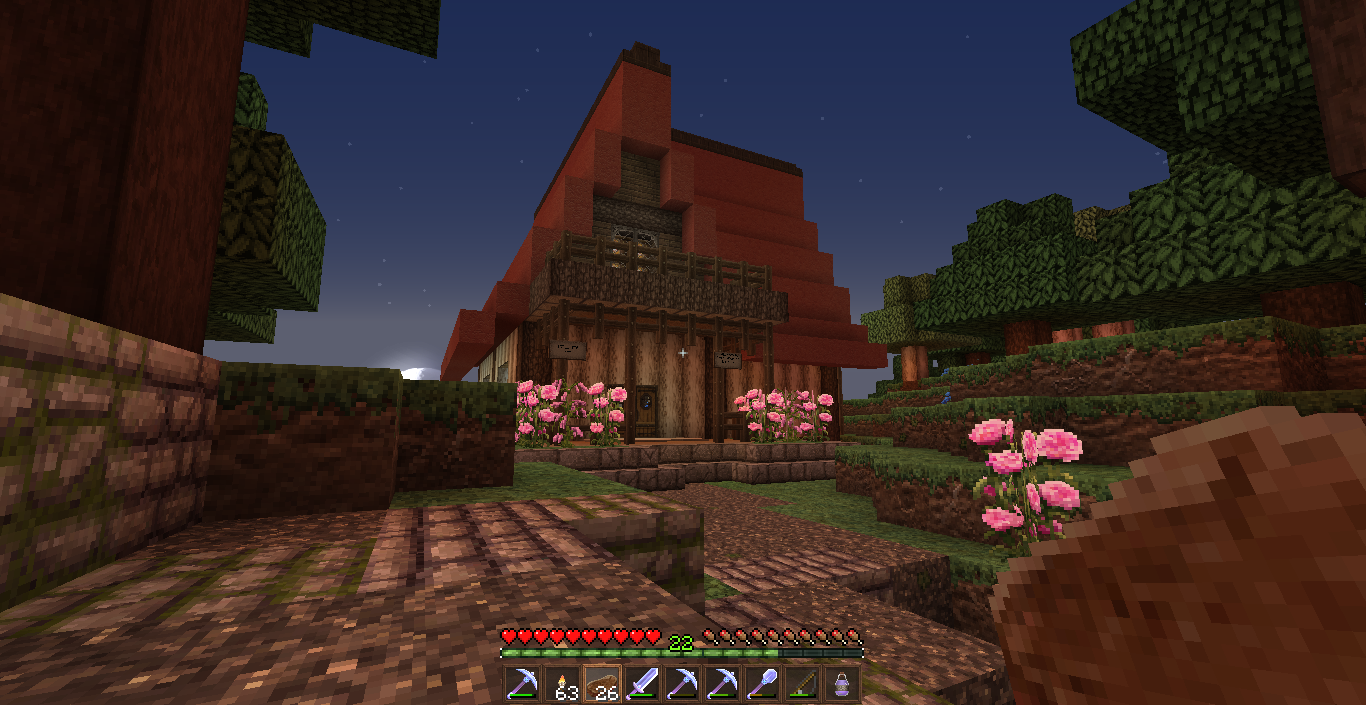Pick the pickaxe next to the torches
This screenshot has height=705, width=1366.
(x=522, y=684)
